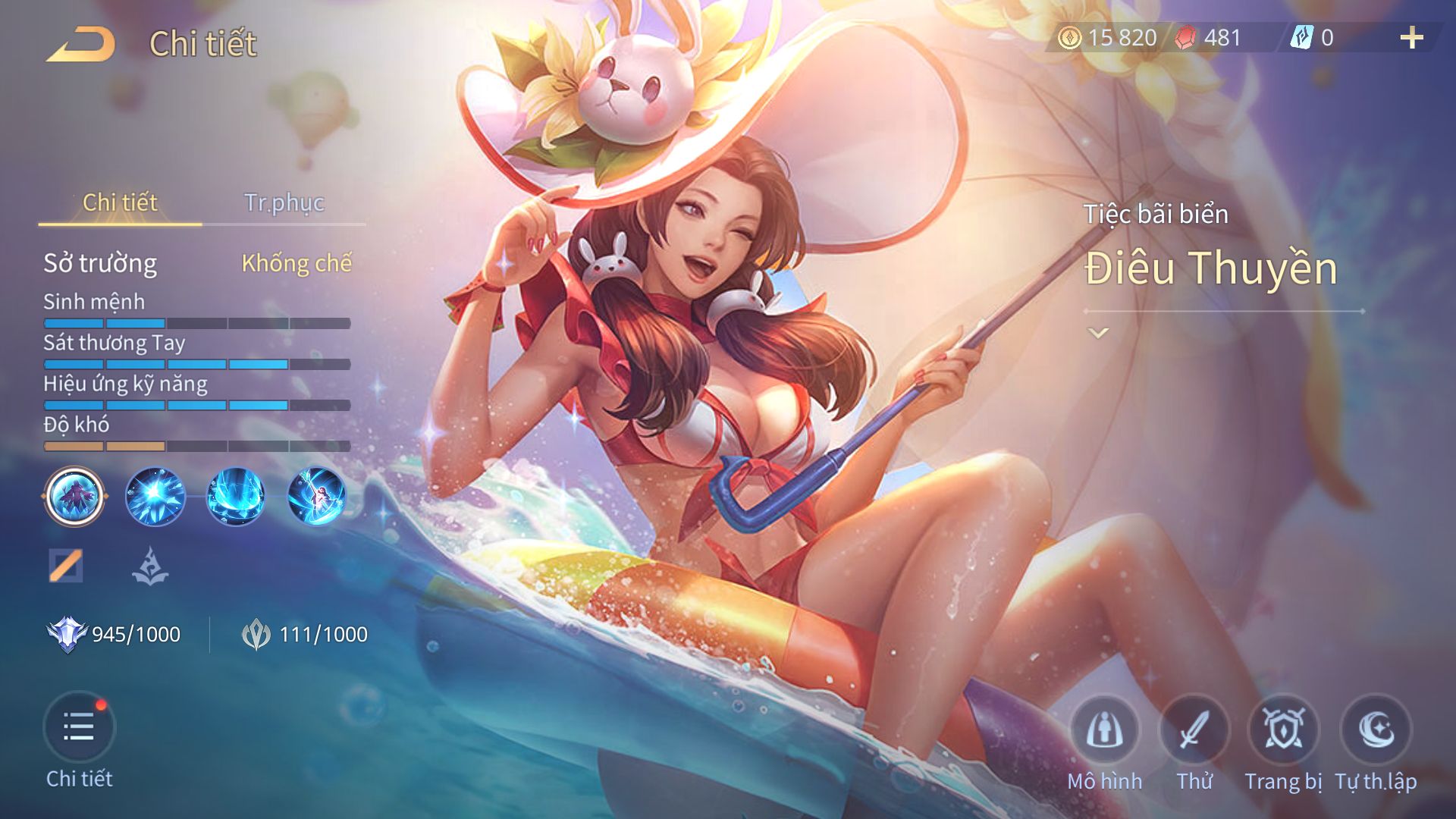Open the Tự th.lập custom button
Viewport: 1456px width, 819px height.
click(1376, 730)
